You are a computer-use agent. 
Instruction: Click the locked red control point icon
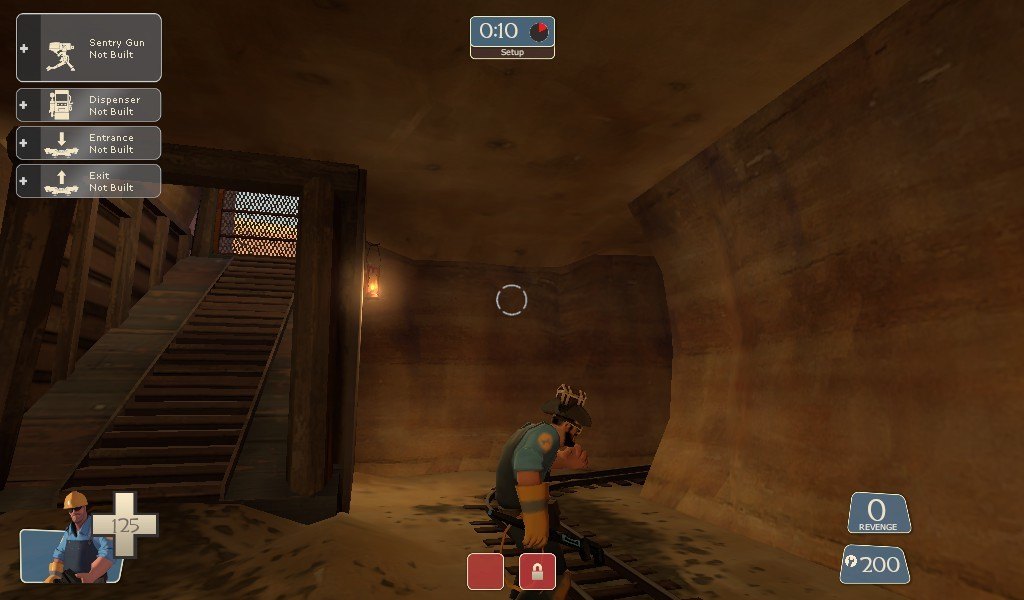537,571
